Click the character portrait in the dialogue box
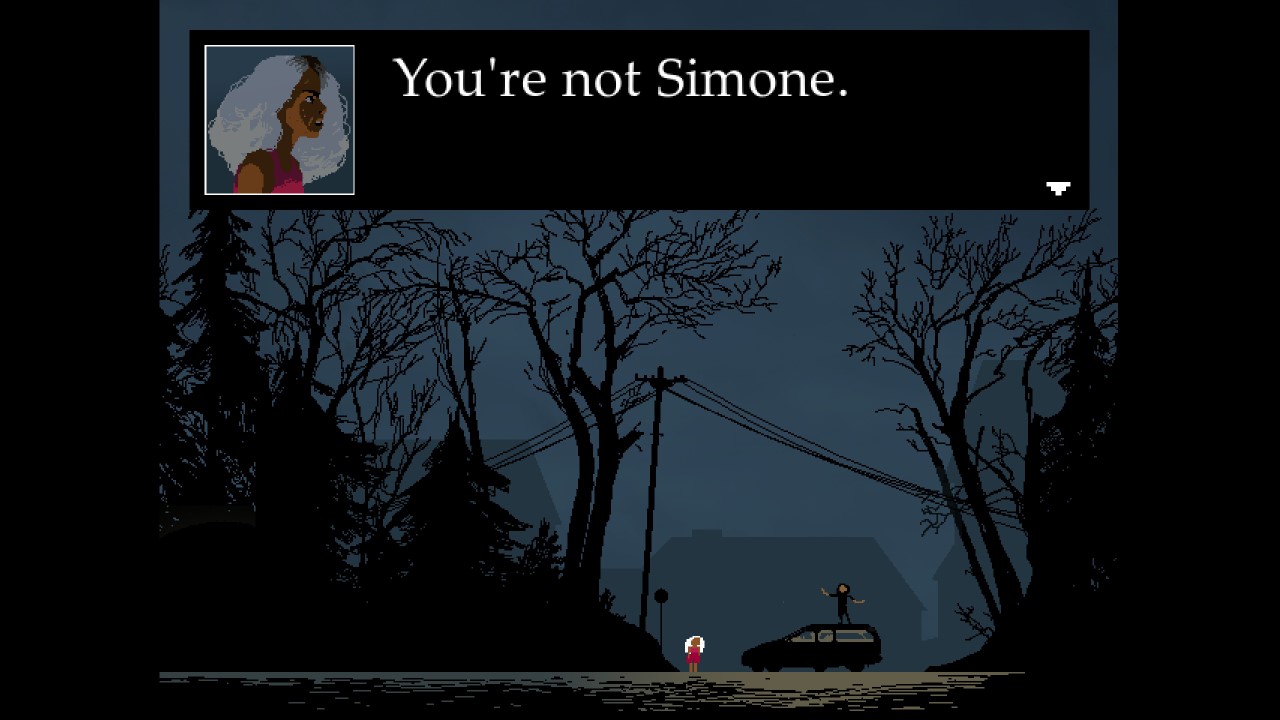Viewport: 1280px width, 720px height. pyautogui.click(x=280, y=118)
